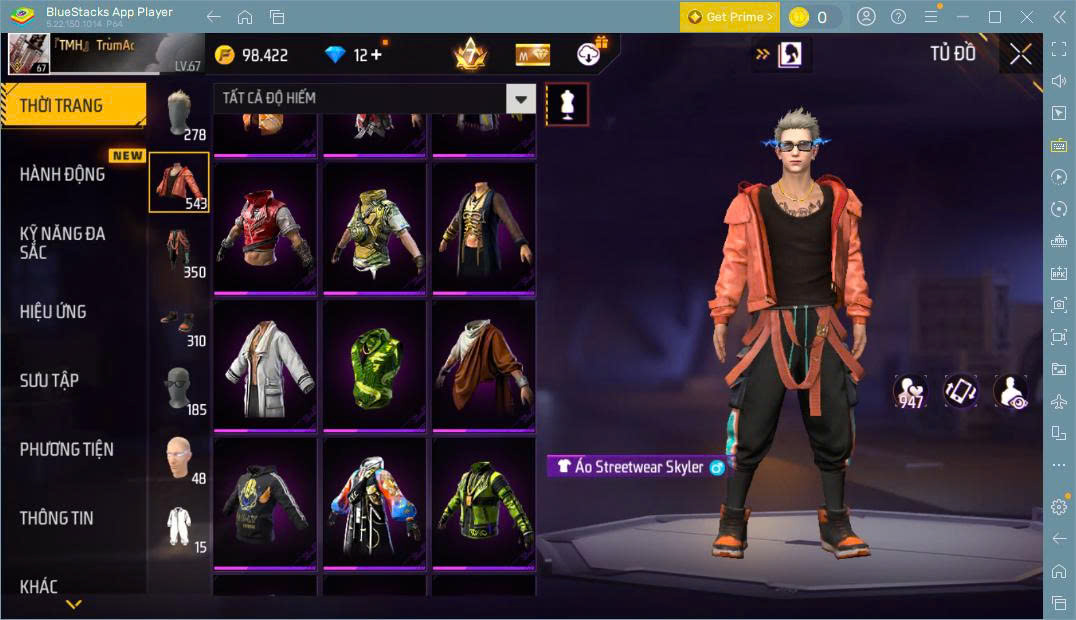The width and height of the screenshot is (1076, 620).
Task: Switch to the Phương Tiện tab
Action: (66, 449)
